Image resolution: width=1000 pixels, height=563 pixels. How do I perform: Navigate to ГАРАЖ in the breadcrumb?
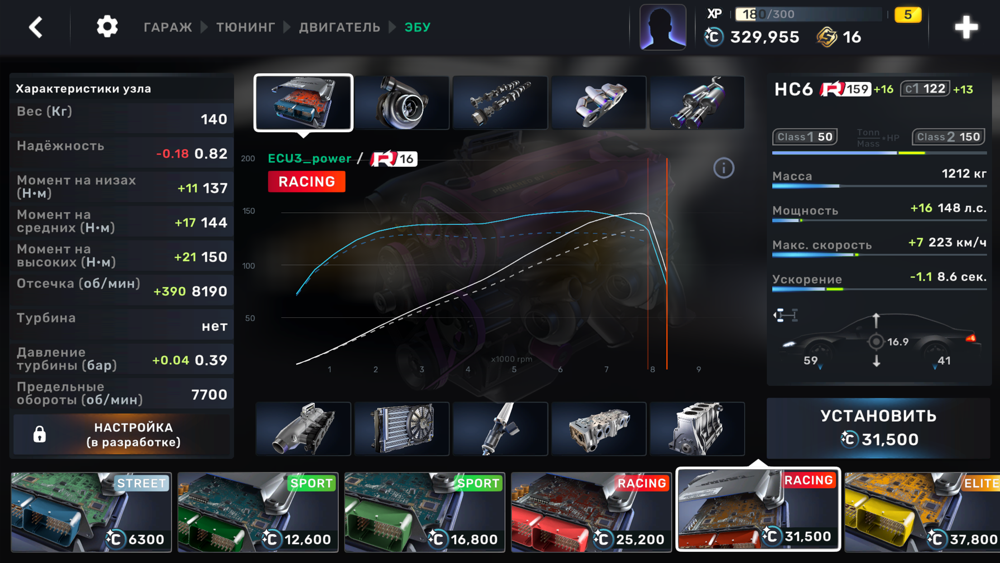pos(167,28)
